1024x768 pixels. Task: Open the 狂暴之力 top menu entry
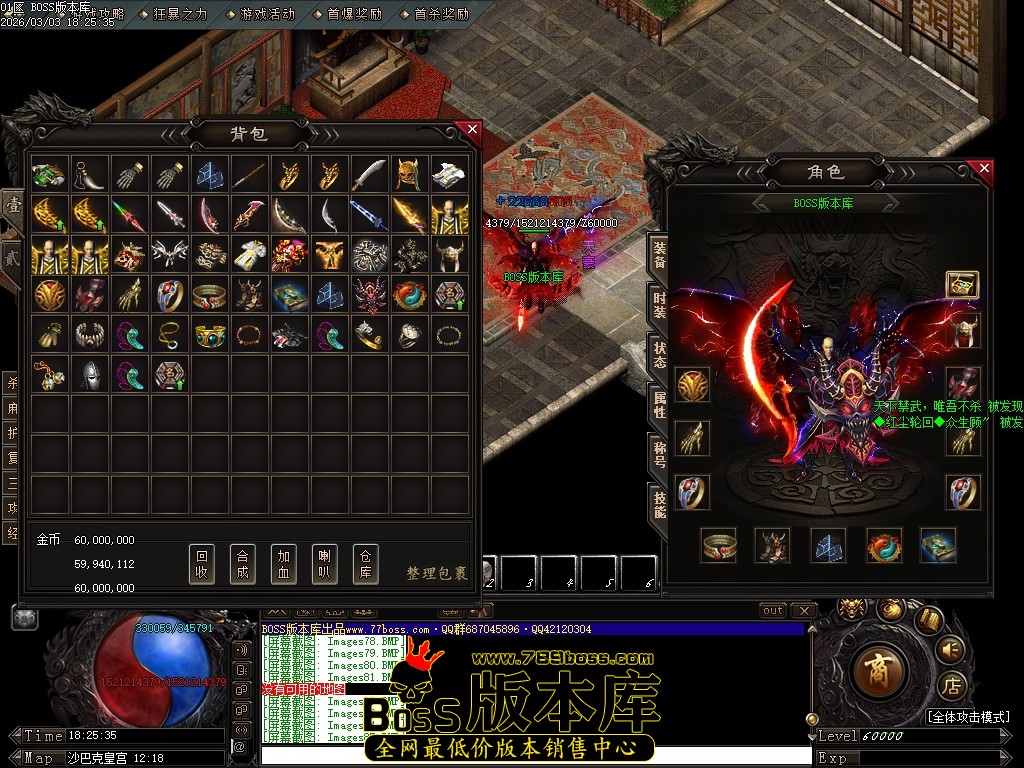pyautogui.click(x=180, y=14)
